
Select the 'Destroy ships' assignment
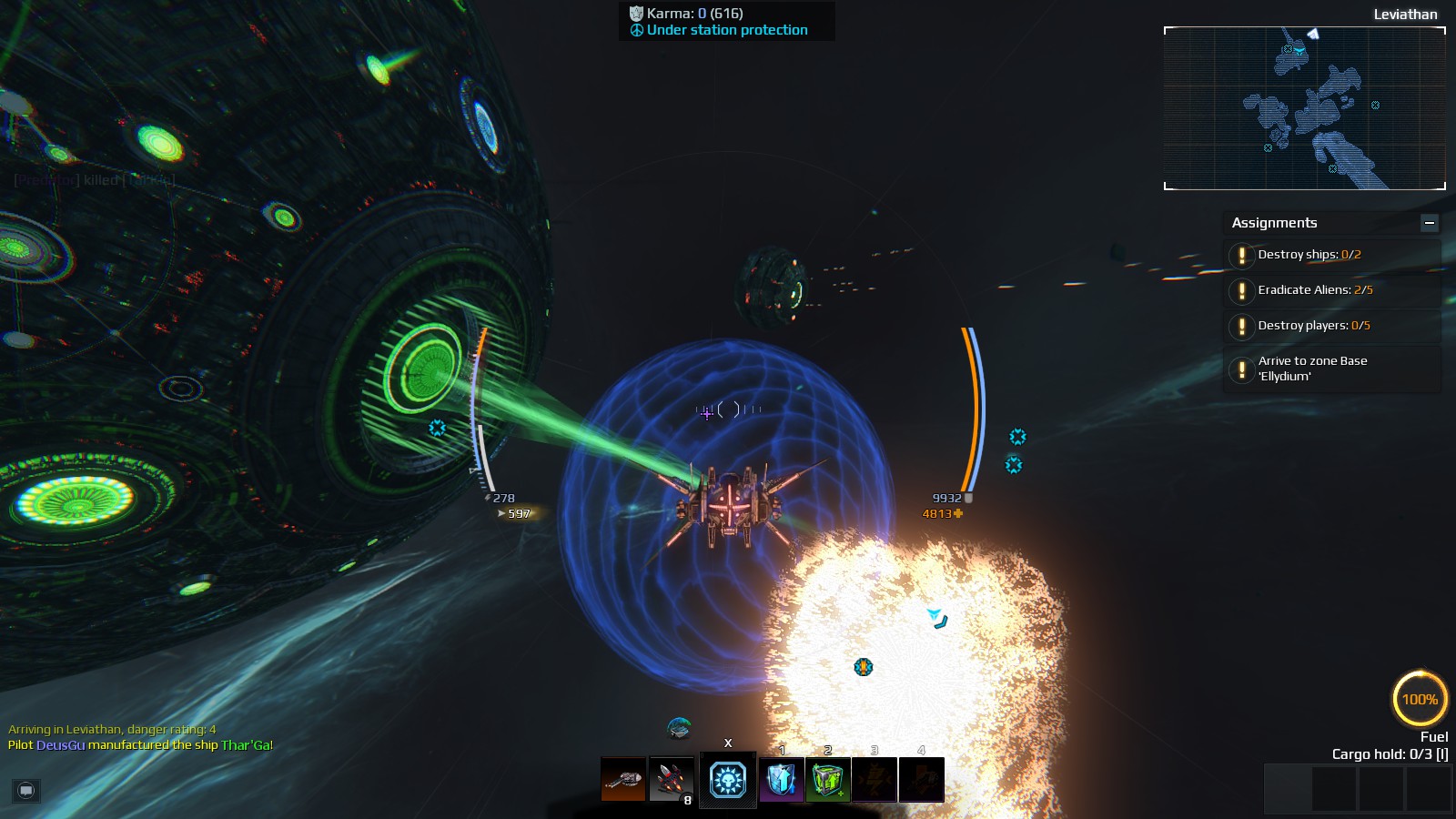1309,255
